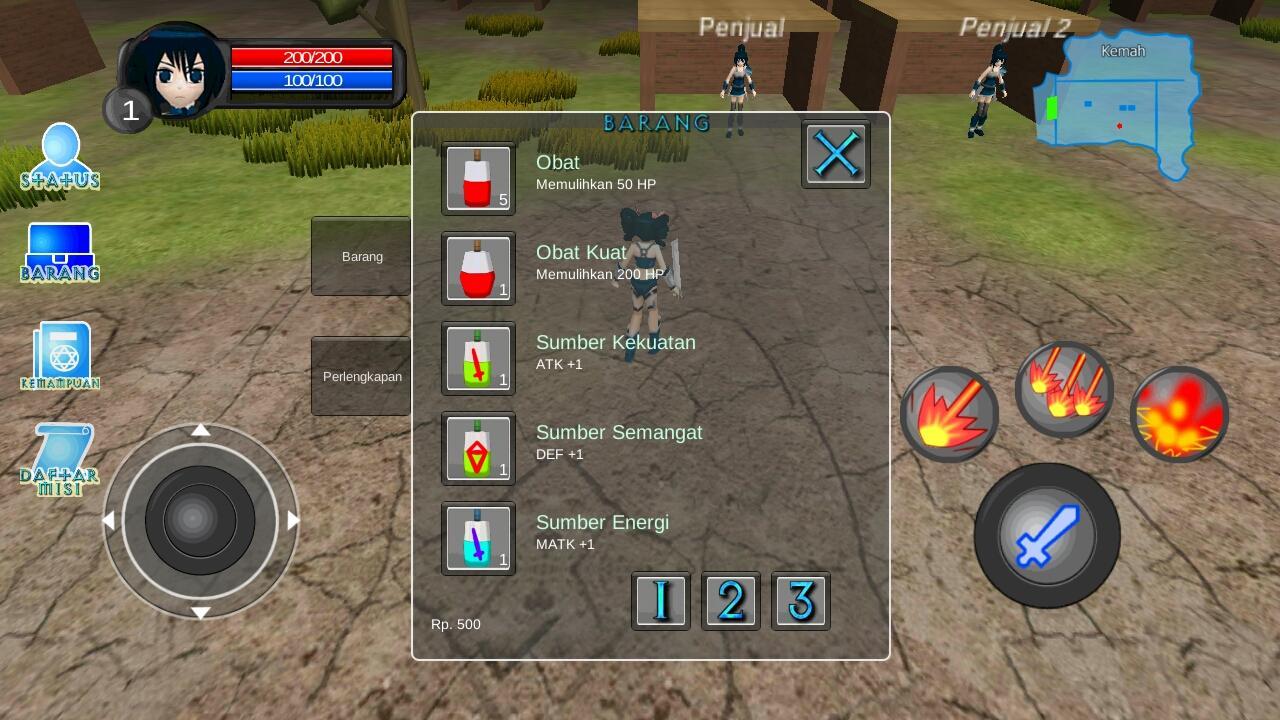Go to inventory page 1
Screen dimensions: 1280x720
pos(660,600)
